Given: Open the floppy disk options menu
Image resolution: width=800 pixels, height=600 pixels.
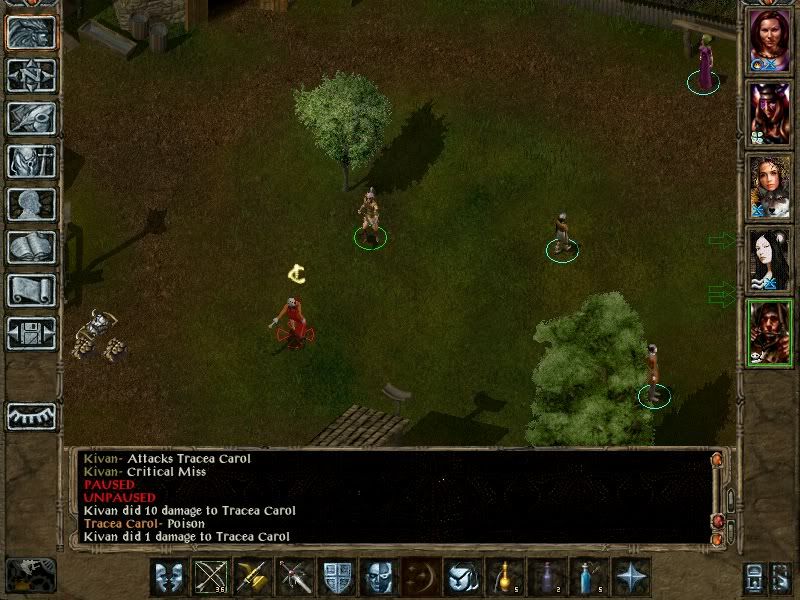Looking at the screenshot, I should pyautogui.click(x=31, y=333).
